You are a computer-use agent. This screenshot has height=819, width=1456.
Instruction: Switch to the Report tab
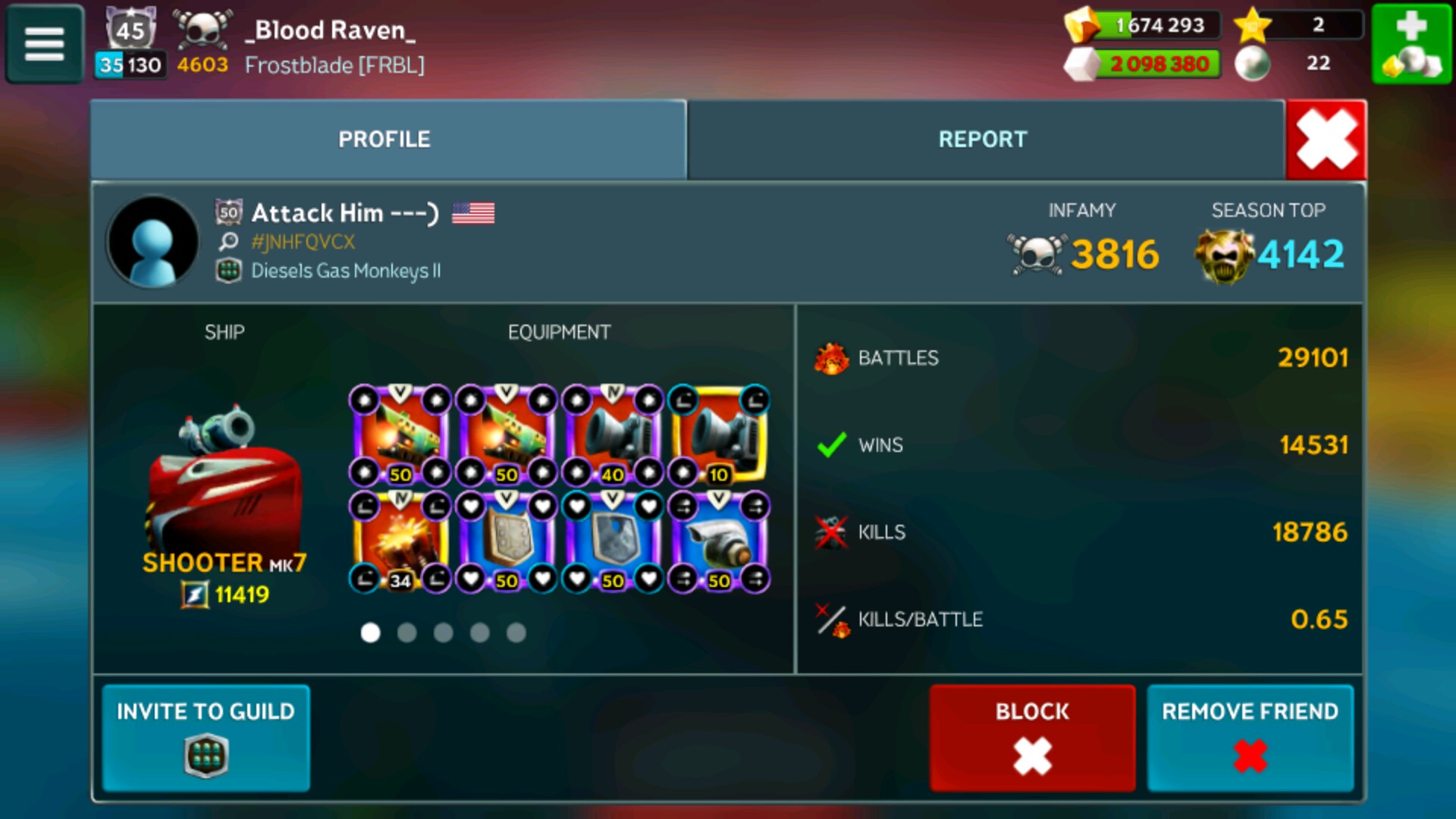click(983, 140)
